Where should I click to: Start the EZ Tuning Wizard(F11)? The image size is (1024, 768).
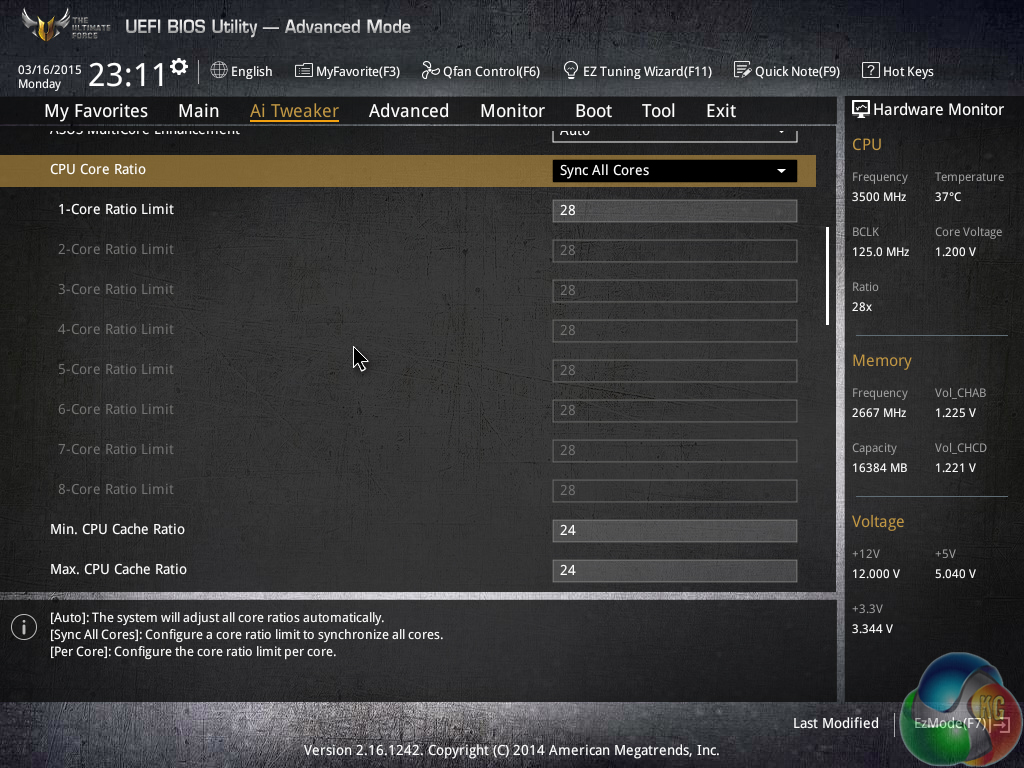638,71
